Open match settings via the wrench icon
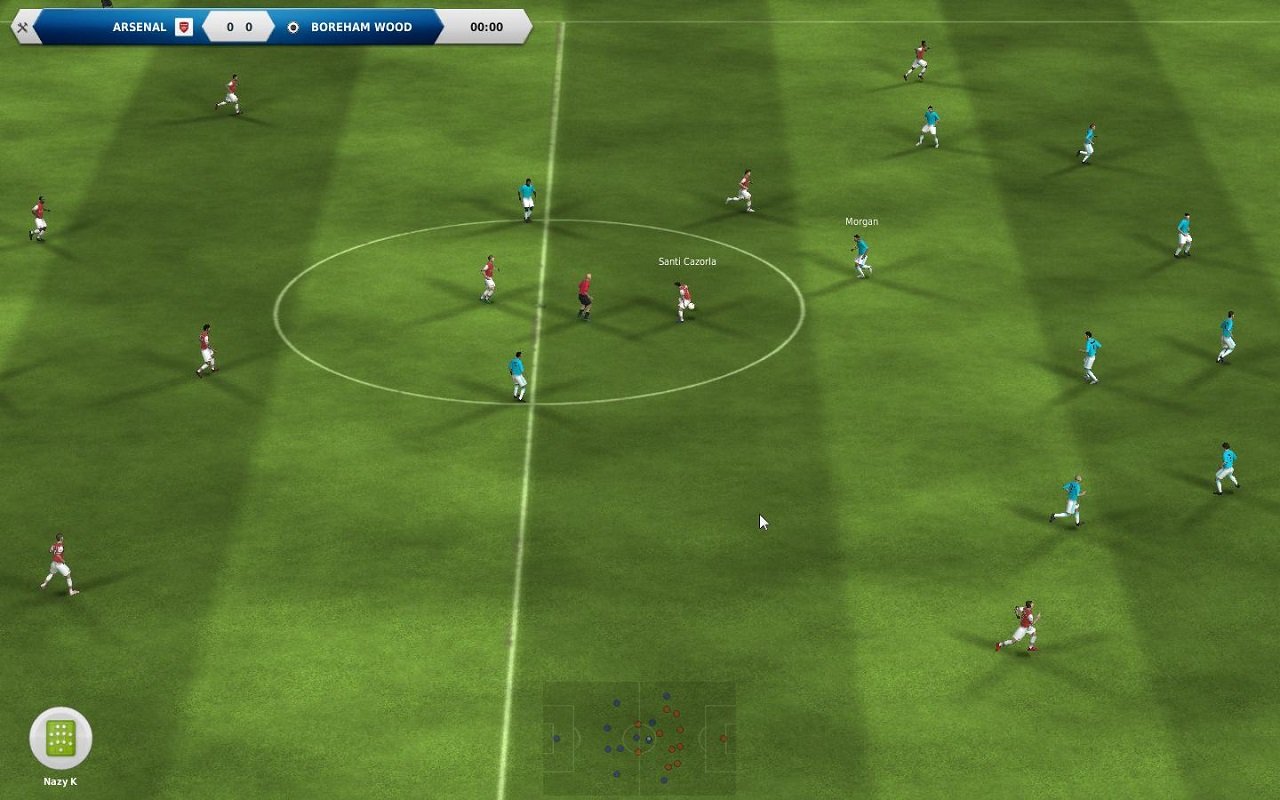The height and width of the screenshot is (800, 1280). click(x=21, y=27)
